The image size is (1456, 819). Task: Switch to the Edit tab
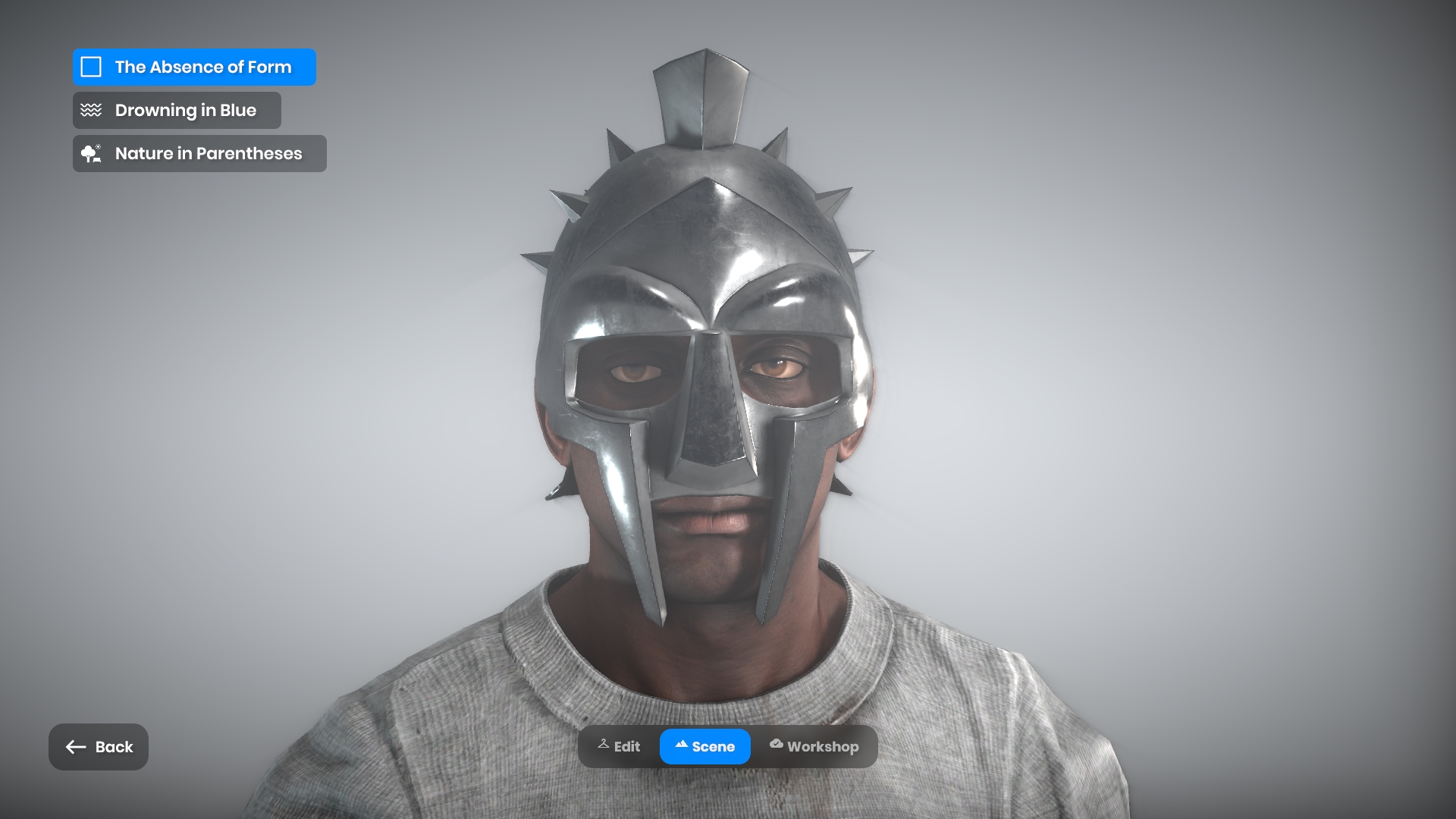point(619,746)
